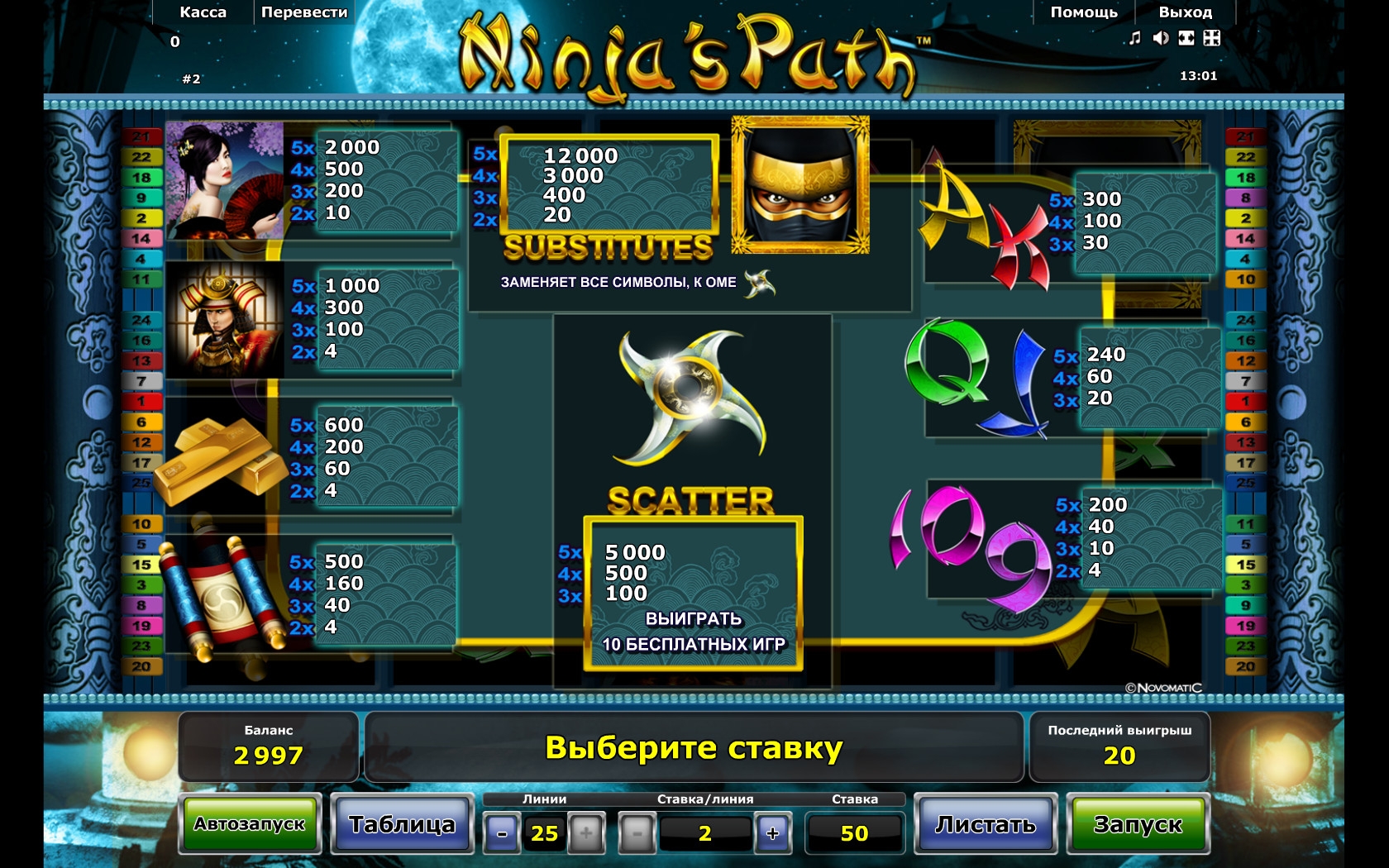Decrease the number of lines

coord(502,833)
